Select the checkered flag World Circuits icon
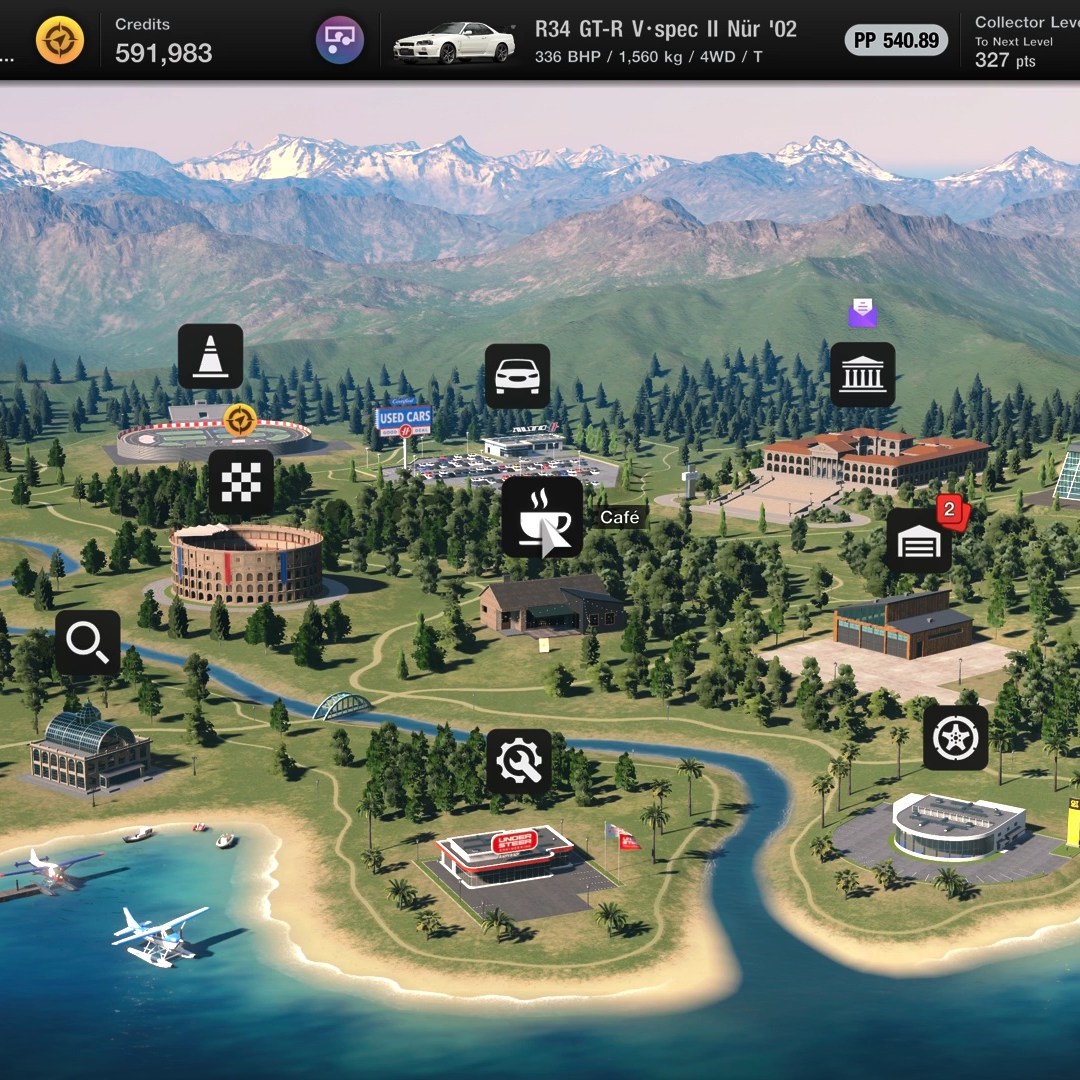The image size is (1080, 1080). click(x=241, y=482)
